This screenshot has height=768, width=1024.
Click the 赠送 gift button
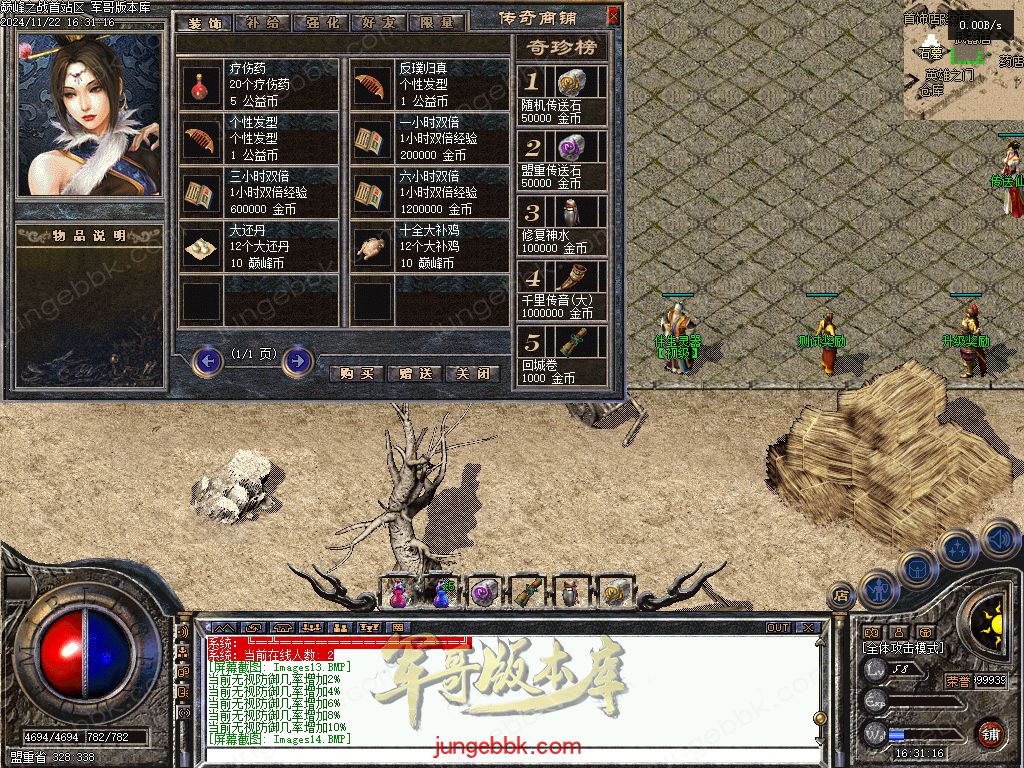[415, 373]
